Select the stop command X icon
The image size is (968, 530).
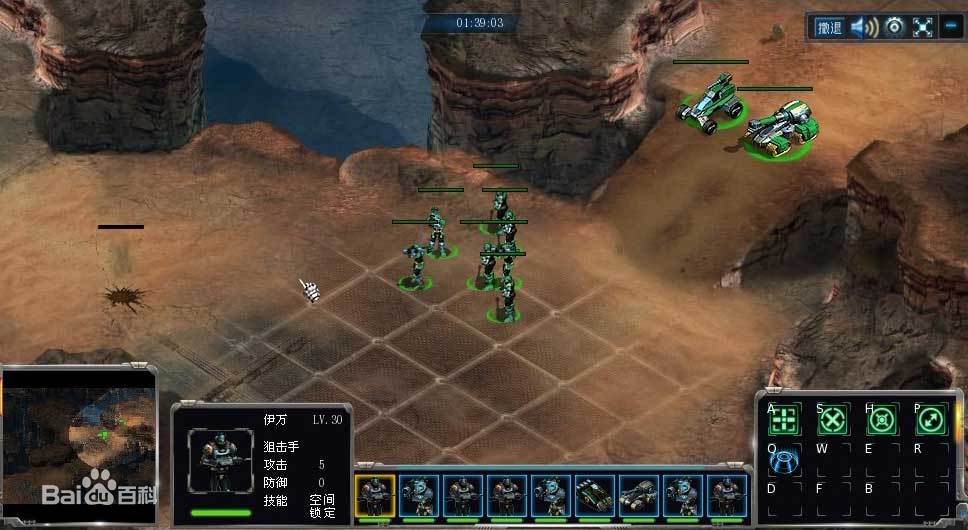(x=833, y=419)
